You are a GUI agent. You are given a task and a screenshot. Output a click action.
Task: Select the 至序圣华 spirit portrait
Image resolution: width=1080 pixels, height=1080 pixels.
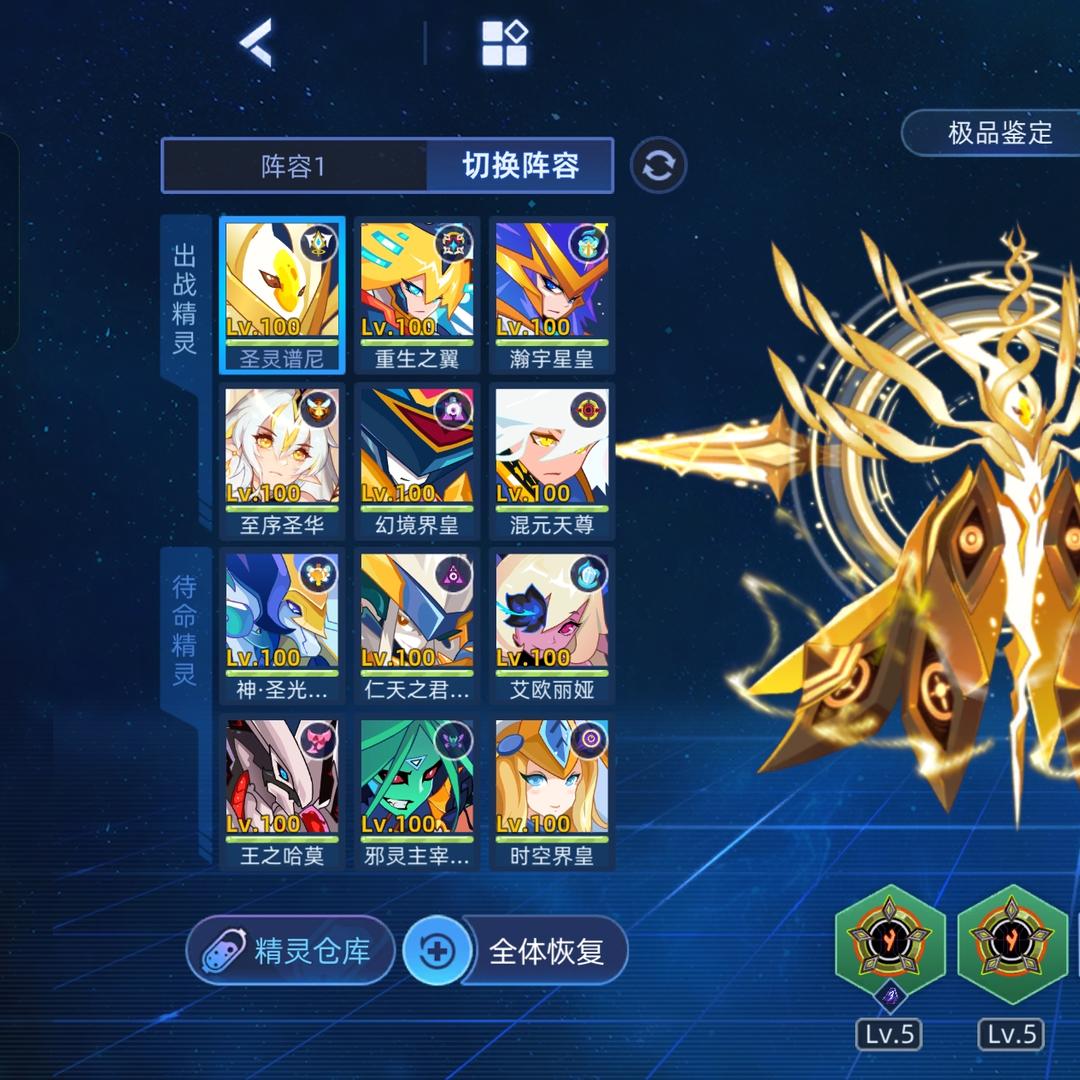[x=282, y=461]
